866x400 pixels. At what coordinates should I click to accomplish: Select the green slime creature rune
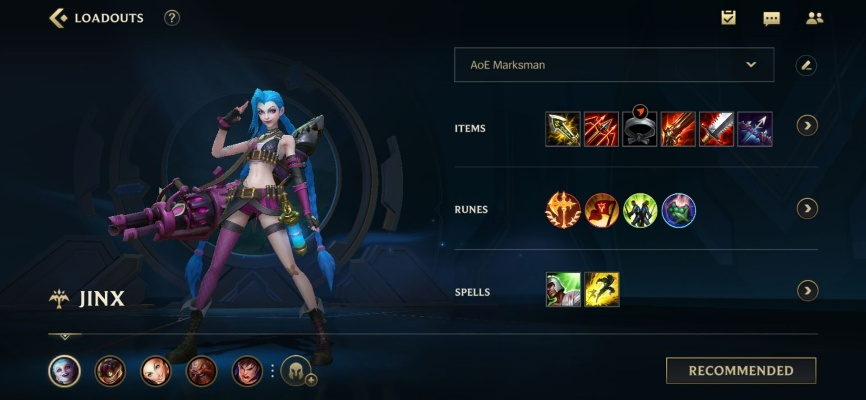coord(679,210)
